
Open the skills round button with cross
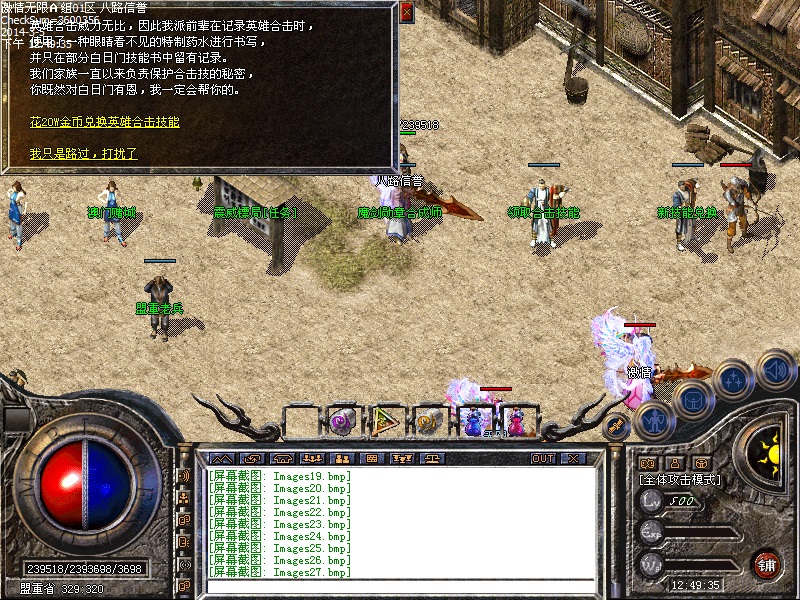click(735, 380)
